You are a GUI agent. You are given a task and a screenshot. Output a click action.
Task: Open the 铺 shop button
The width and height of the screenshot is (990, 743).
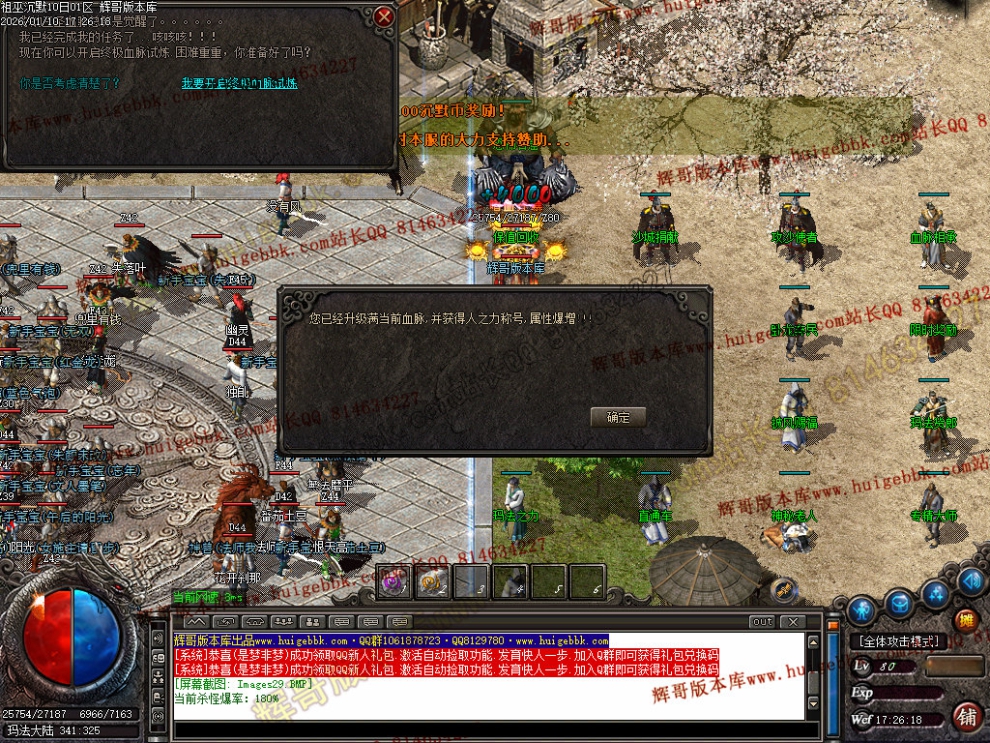click(x=967, y=716)
